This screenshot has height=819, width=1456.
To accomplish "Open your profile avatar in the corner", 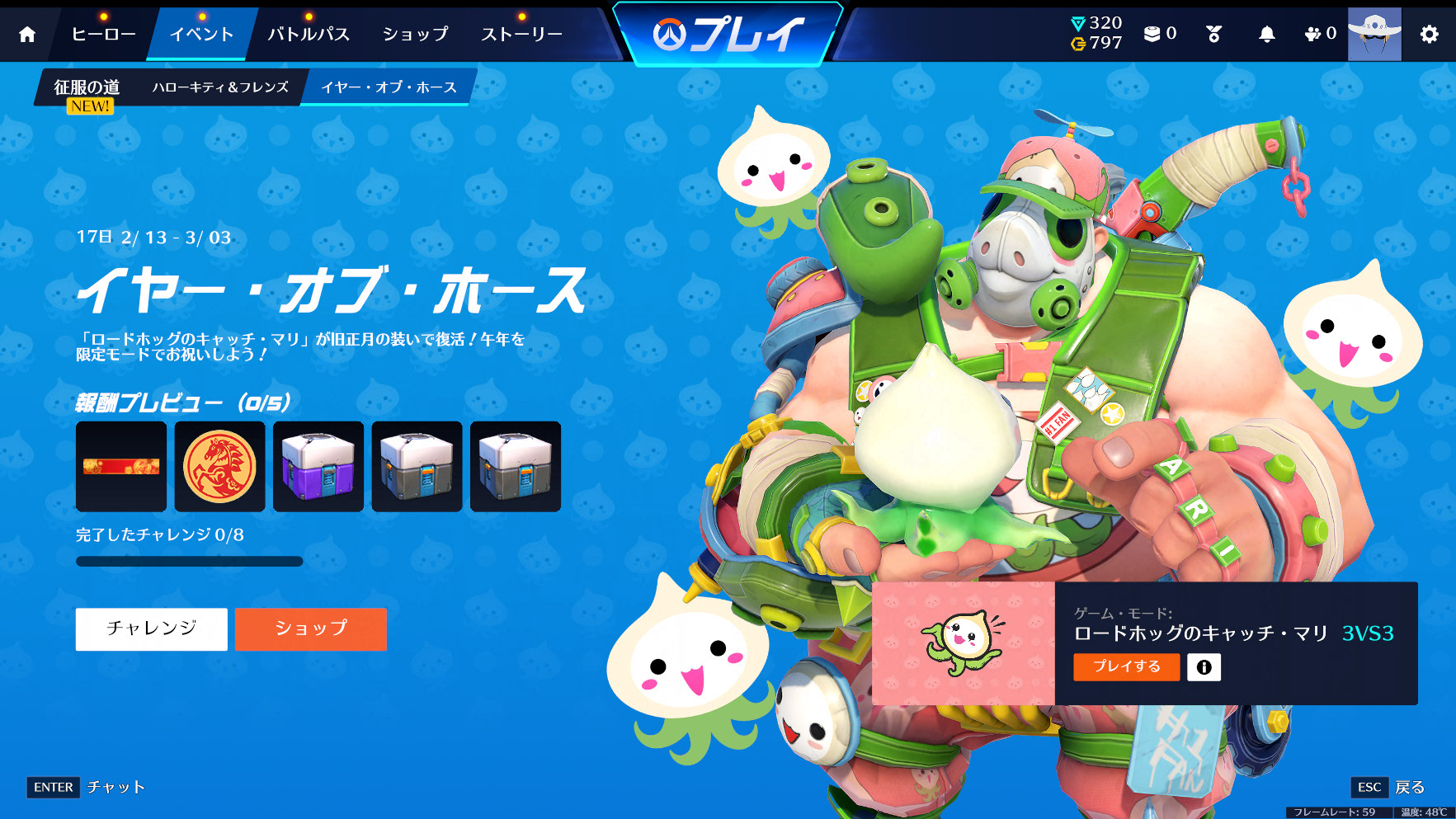I will point(1374,35).
